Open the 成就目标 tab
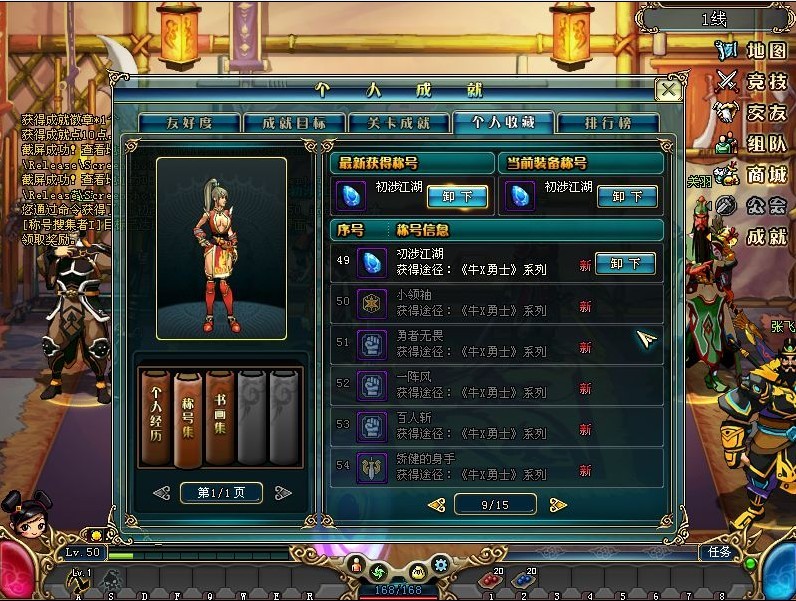The width and height of the screenshot is (796, 601). coord(294,123)
